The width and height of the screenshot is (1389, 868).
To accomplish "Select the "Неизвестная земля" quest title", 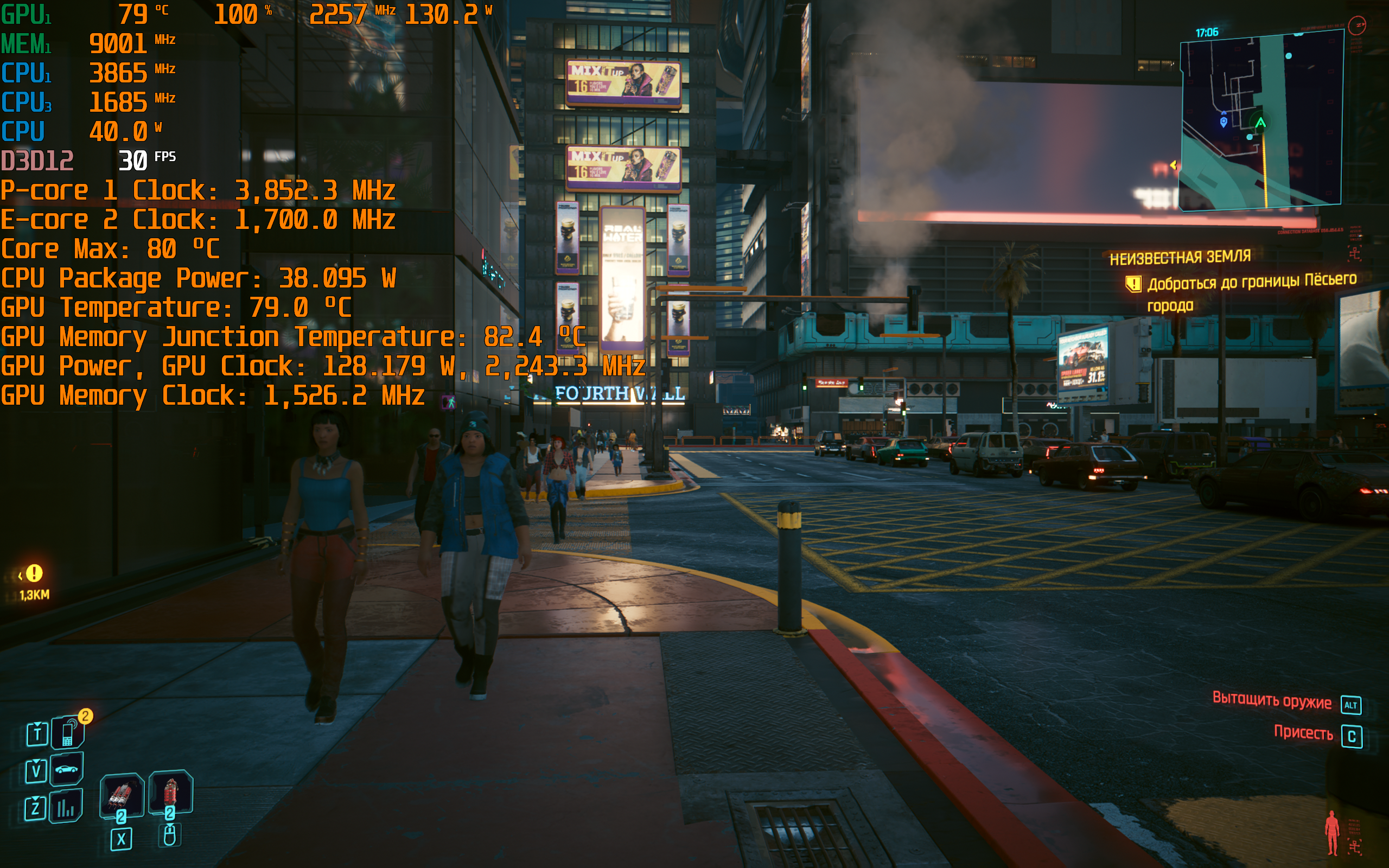I will tap(1180, 258).
